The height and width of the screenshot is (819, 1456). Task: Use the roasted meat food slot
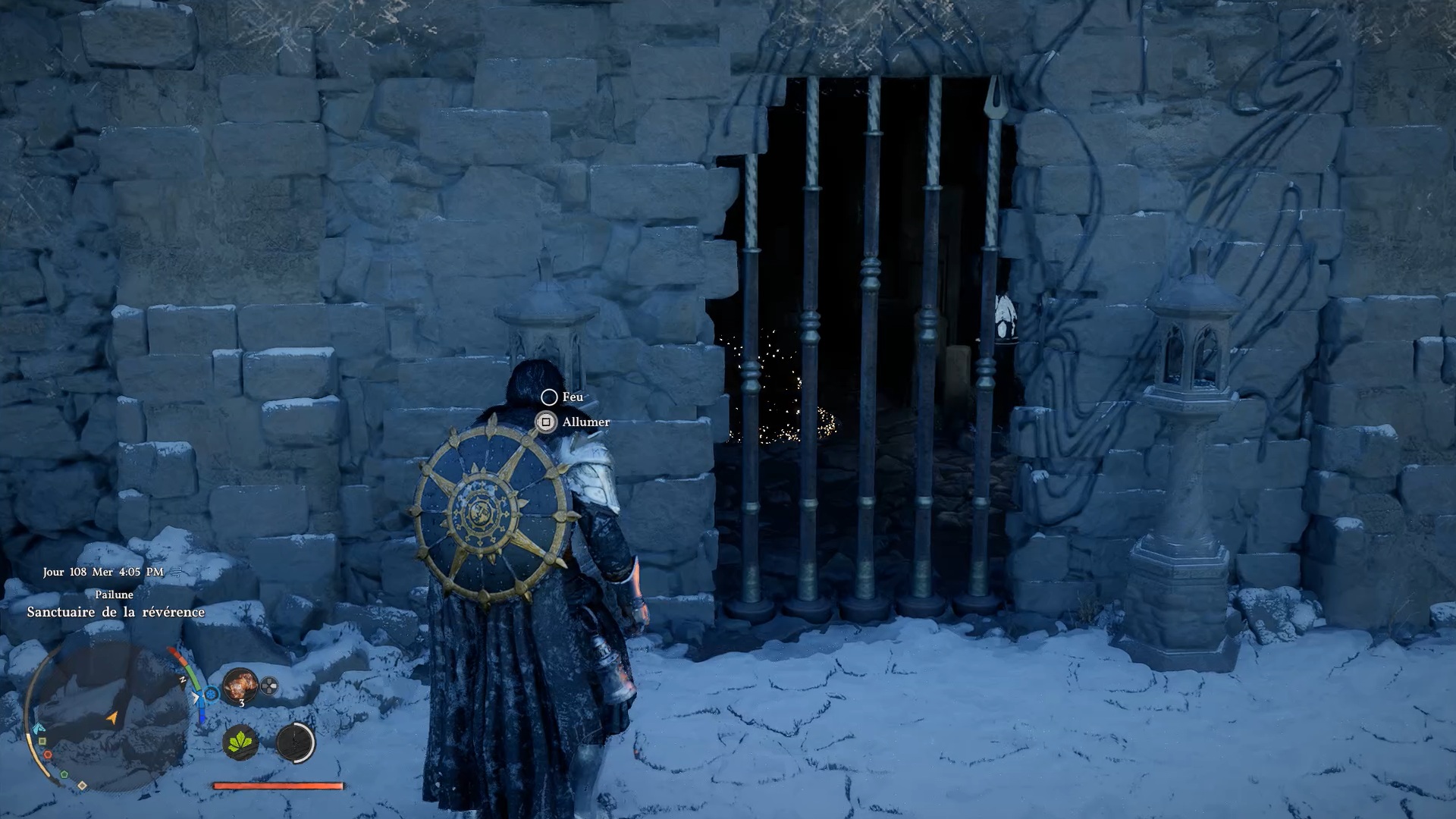[x=240, y=685]
